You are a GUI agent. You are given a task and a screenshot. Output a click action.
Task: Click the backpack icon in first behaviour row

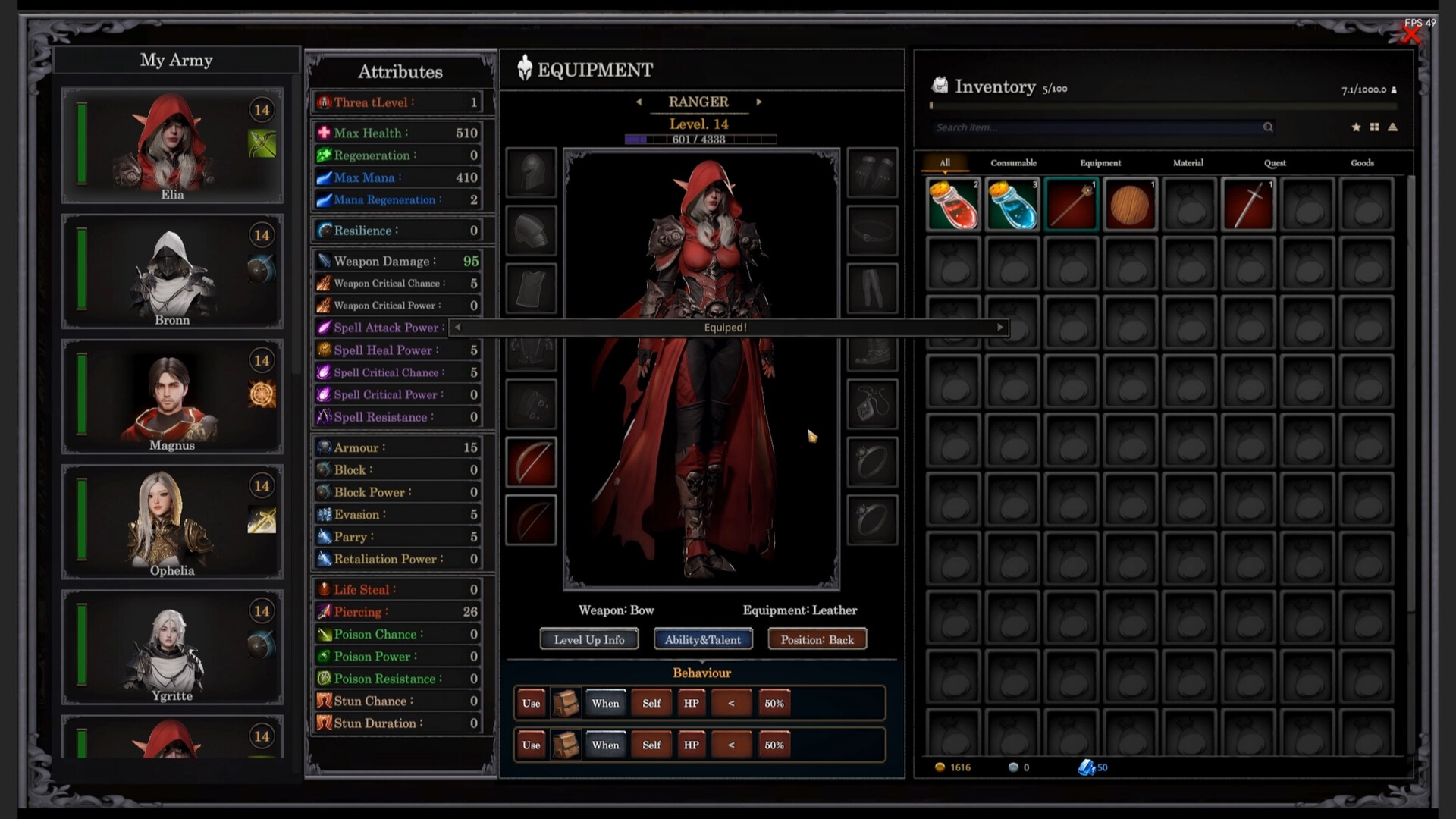point(565,703)
